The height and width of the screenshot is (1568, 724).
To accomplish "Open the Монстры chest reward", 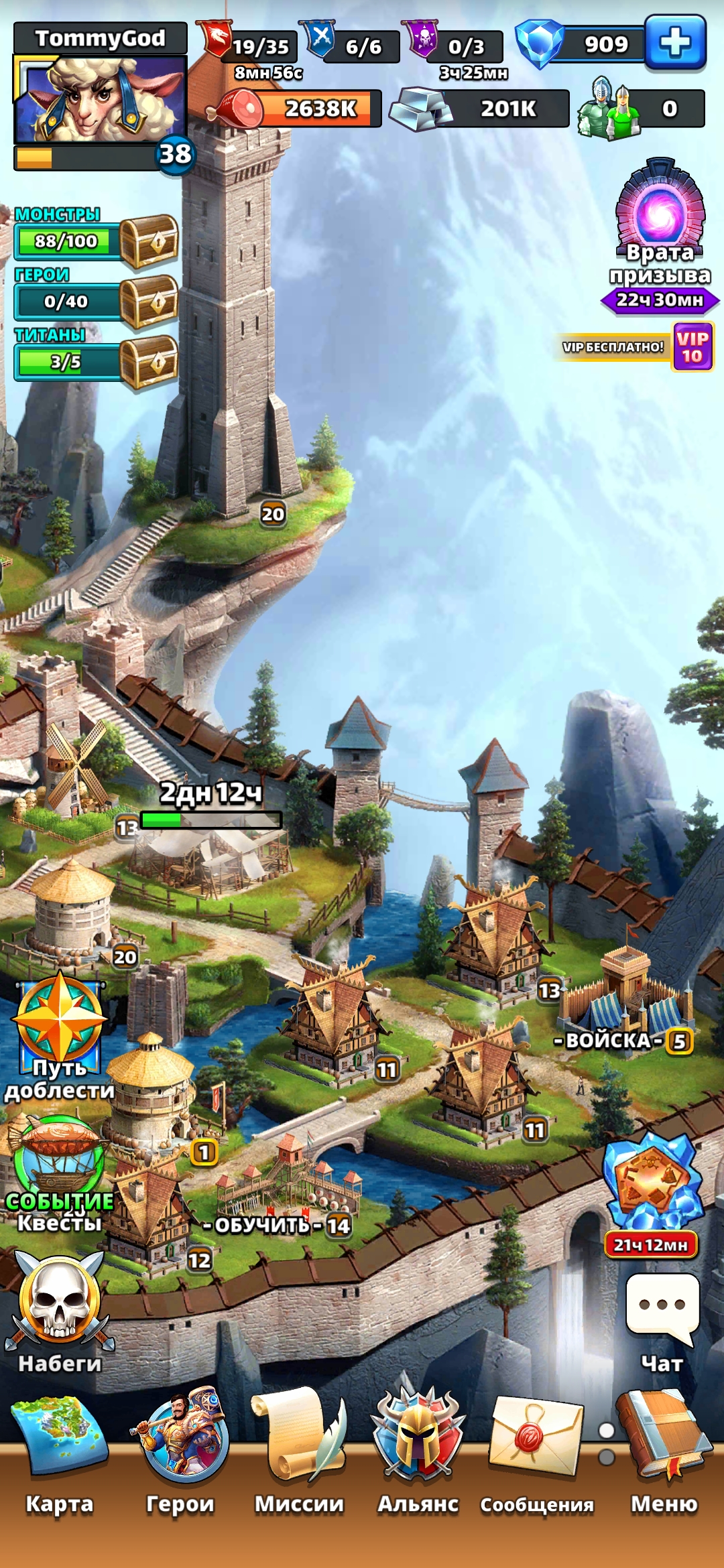I will (149, 241).
